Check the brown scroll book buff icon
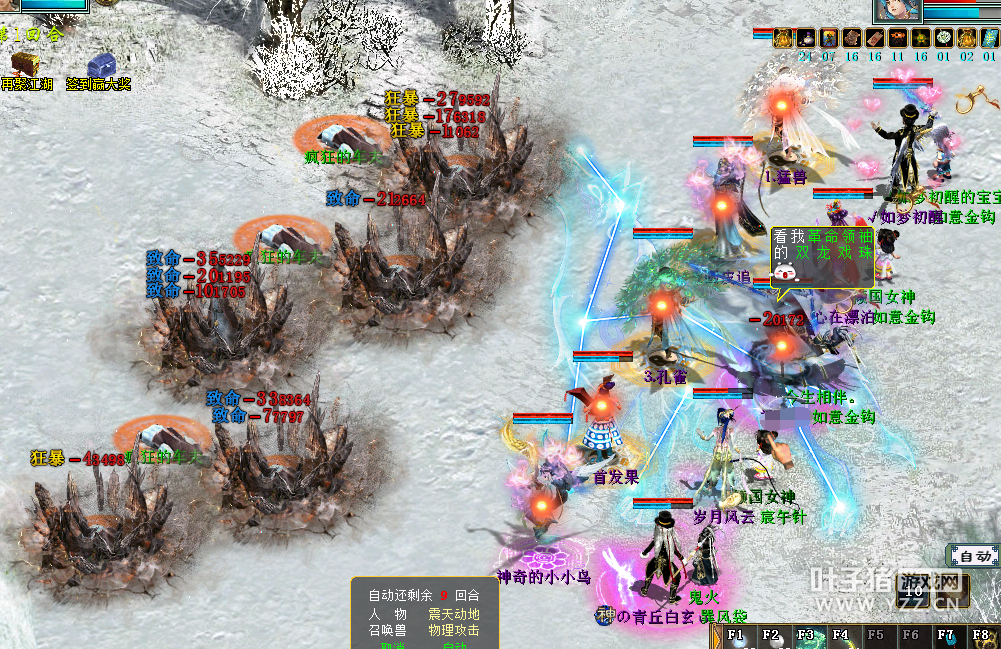 (x=852, y=38)
